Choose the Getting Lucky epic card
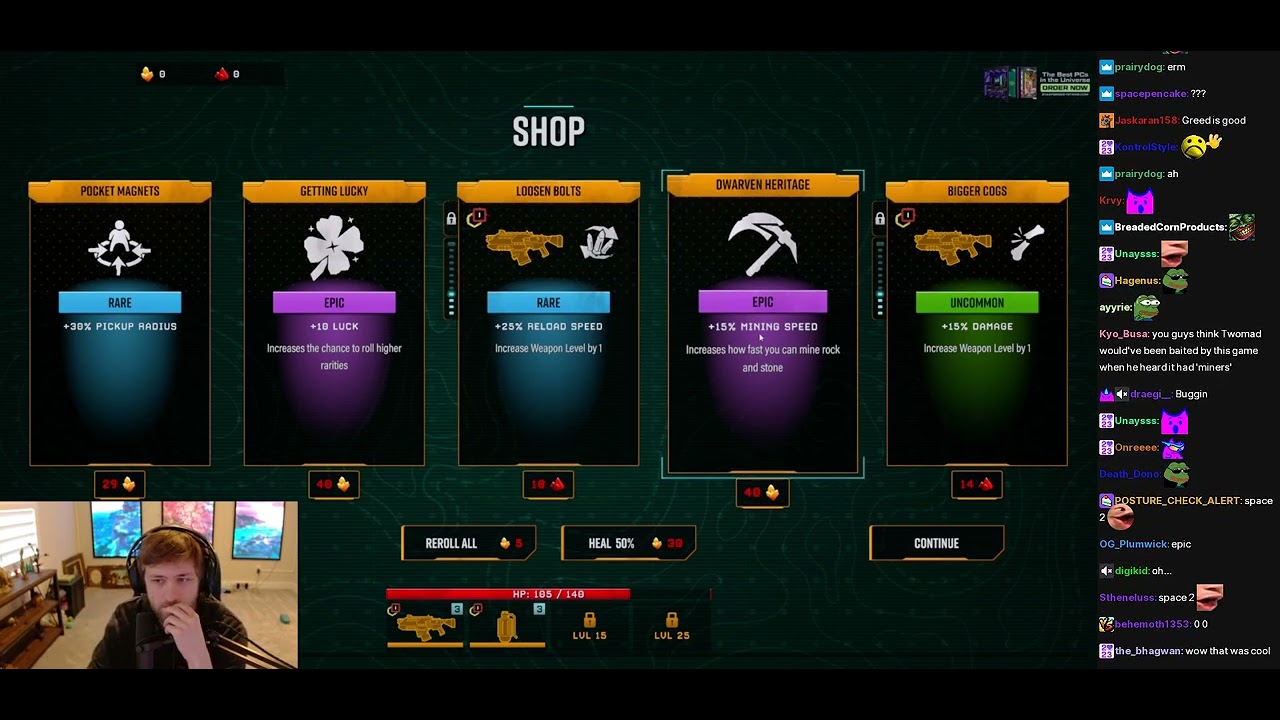Viewport: 1280px width, 720px height. coord(334,323)
